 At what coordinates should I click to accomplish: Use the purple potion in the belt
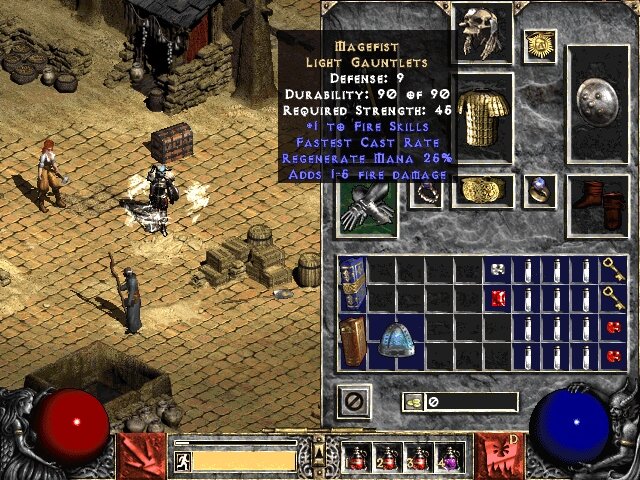(x=449, y=458)
